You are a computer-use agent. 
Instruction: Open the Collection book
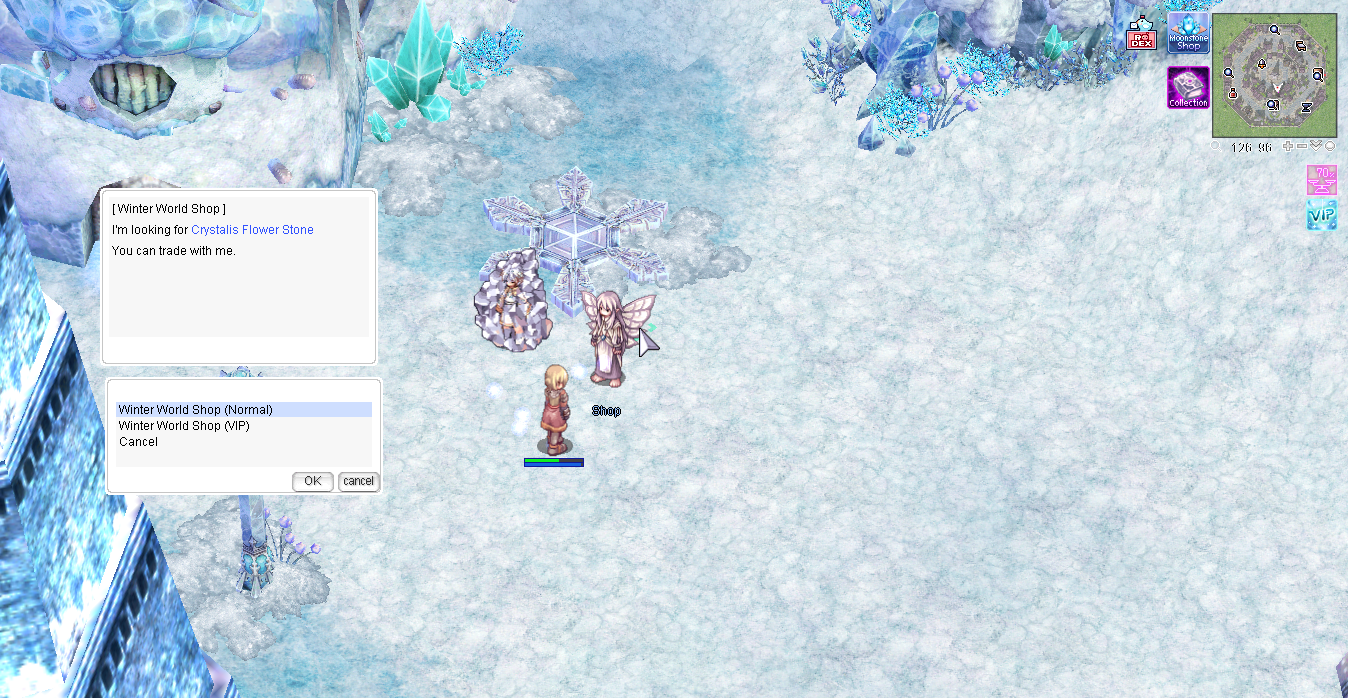(1188, 88)
